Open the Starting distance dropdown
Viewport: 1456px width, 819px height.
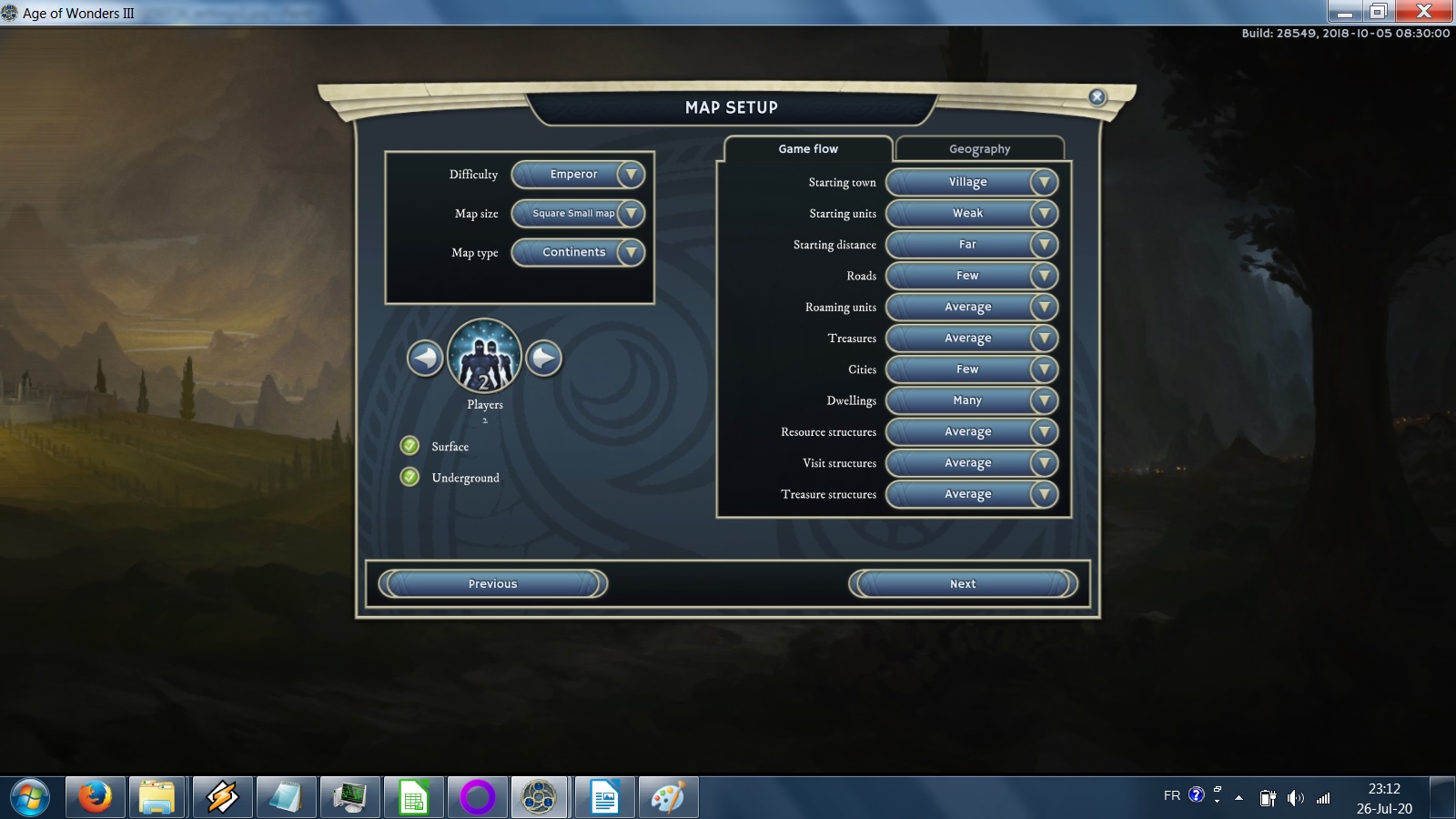coord(972,245)
